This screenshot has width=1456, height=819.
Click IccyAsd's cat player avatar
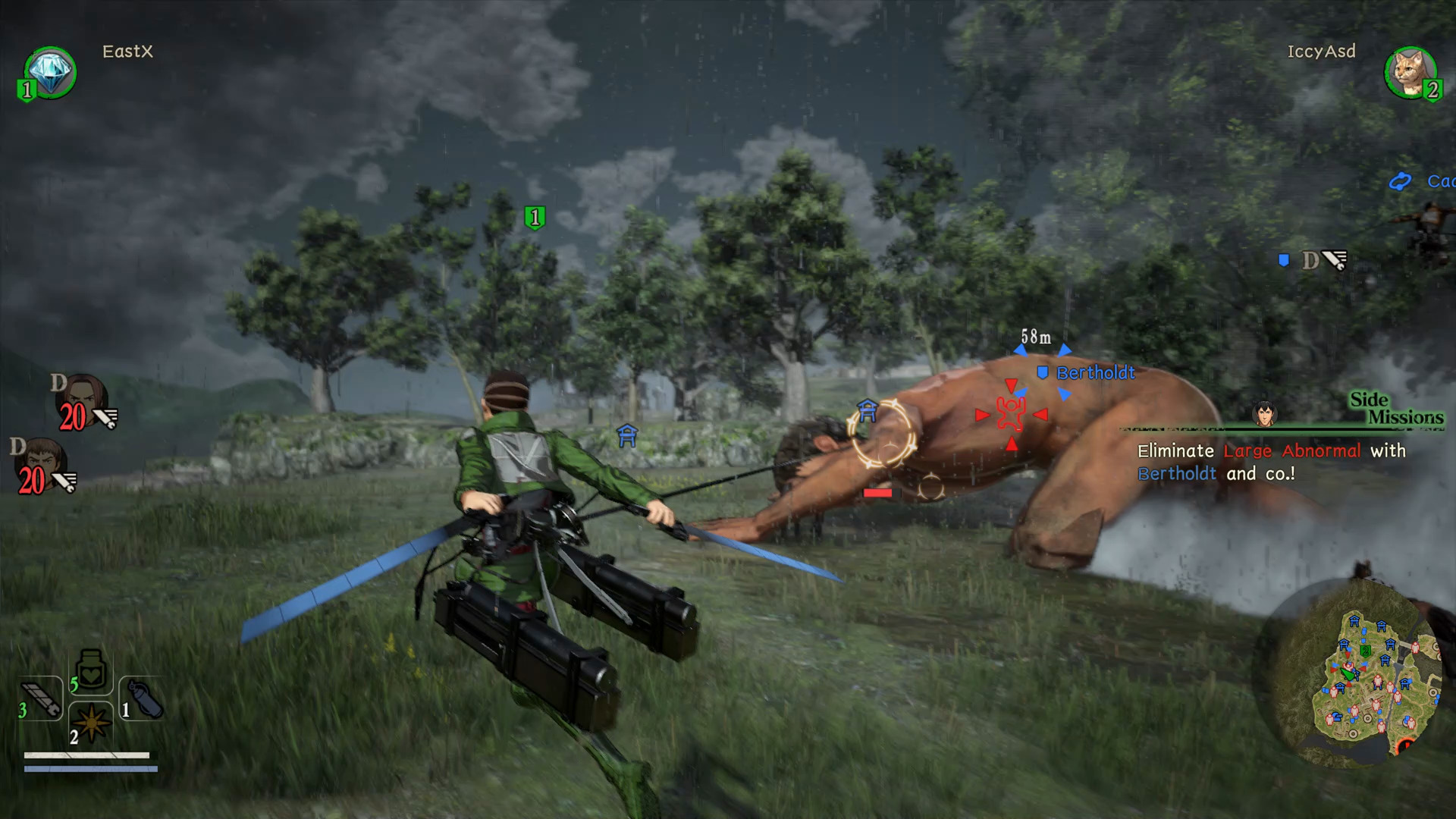[1410, 73]
